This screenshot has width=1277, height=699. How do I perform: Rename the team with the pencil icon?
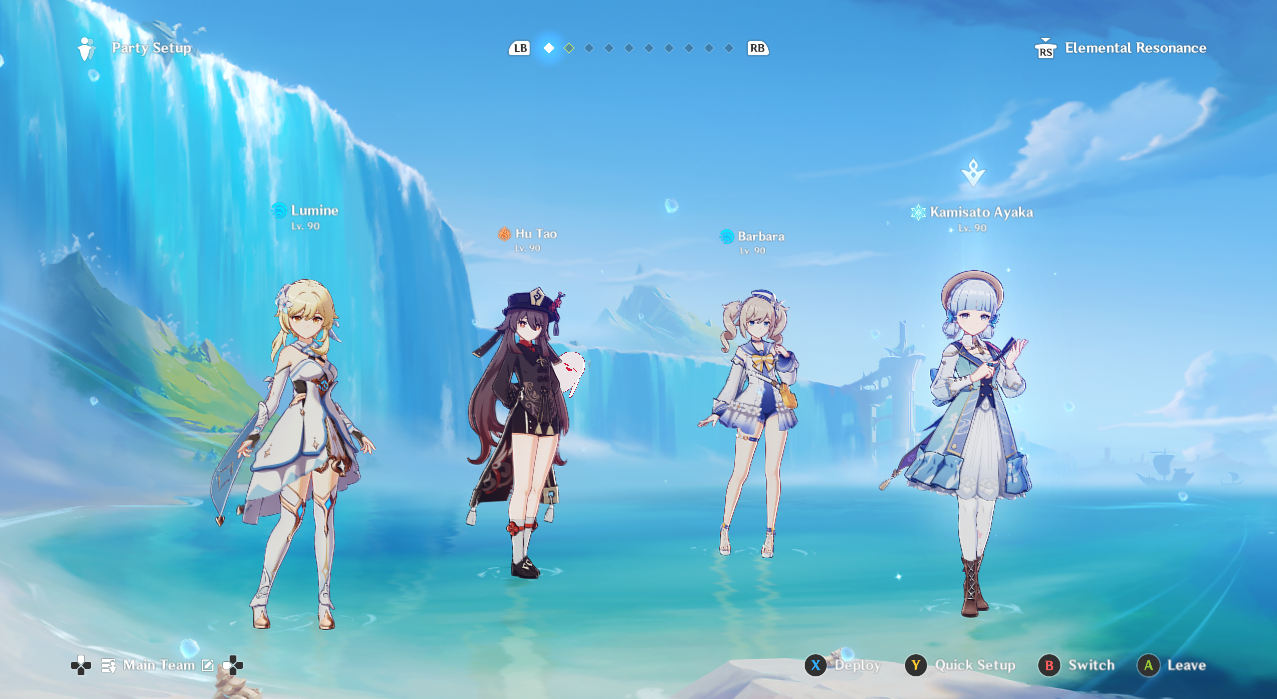[x=208, y=665]
